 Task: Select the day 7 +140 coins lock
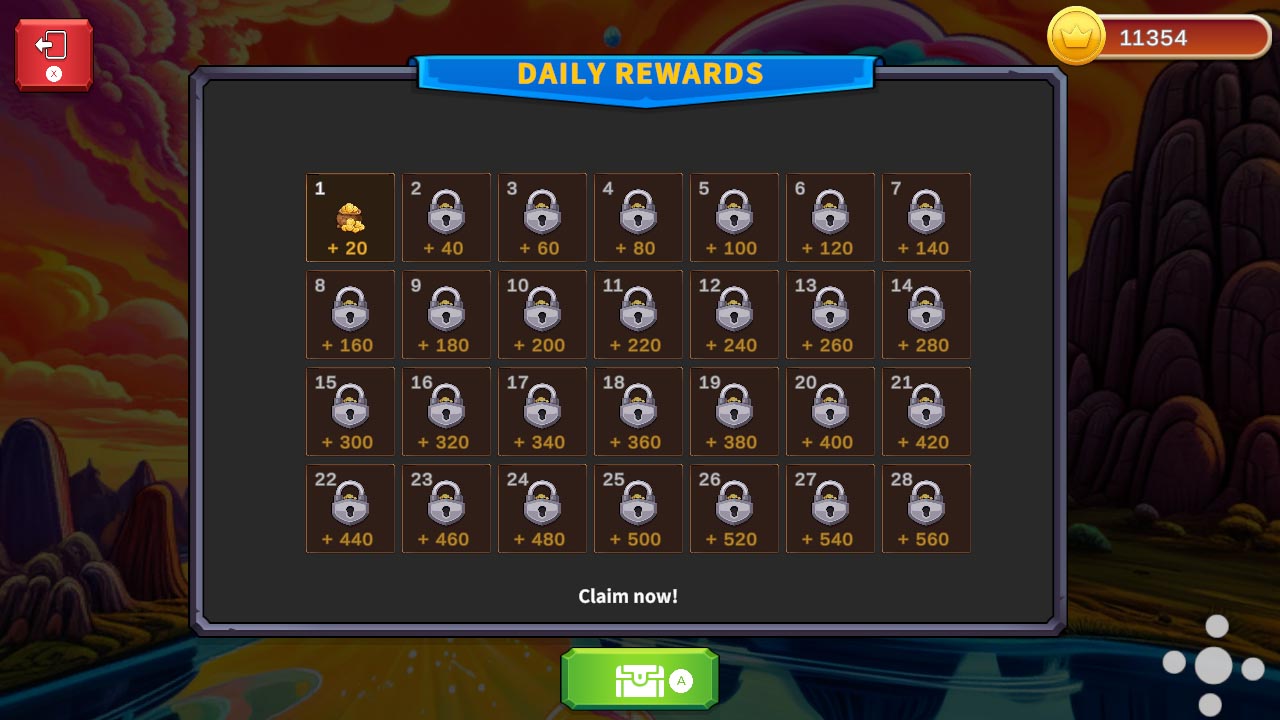tap(926, 215)
